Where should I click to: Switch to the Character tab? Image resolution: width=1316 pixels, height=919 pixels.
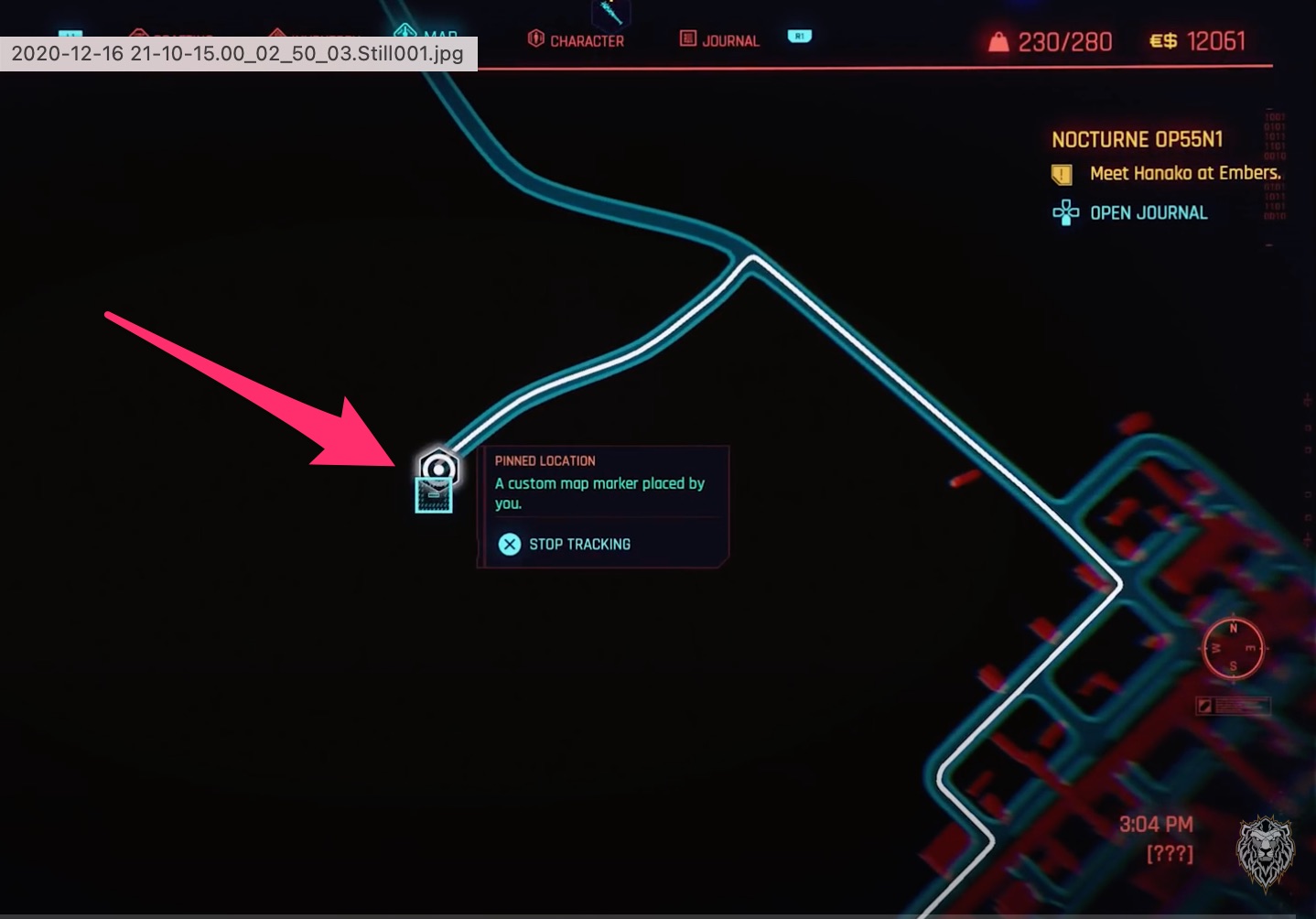(x=577, y=39)
